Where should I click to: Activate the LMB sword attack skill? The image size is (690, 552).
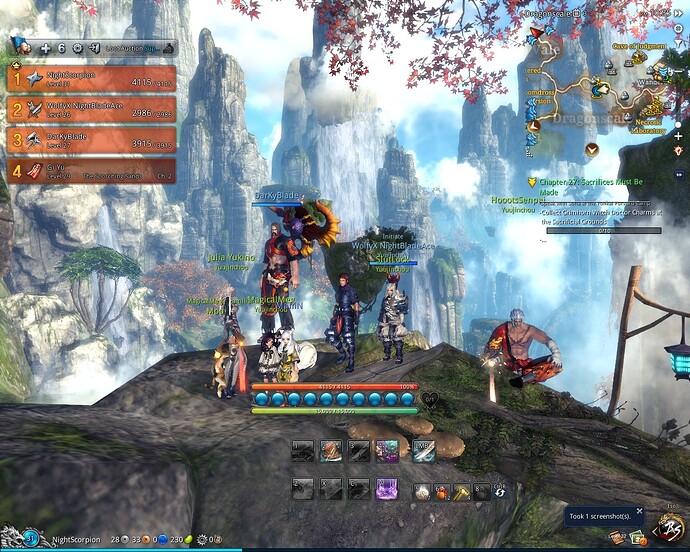coord(422,452)
